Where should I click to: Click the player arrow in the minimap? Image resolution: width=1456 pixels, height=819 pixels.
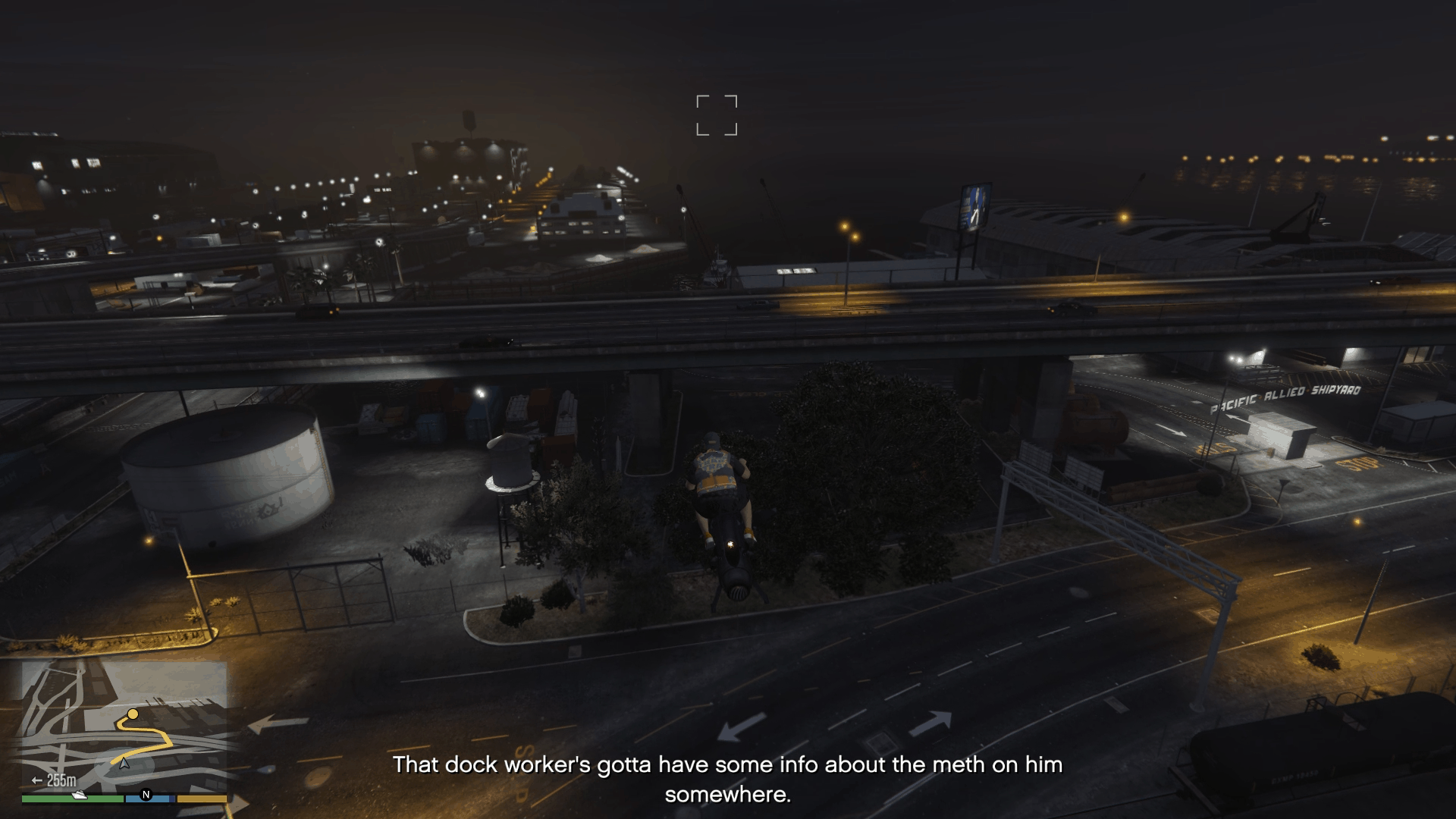[123, 764]
